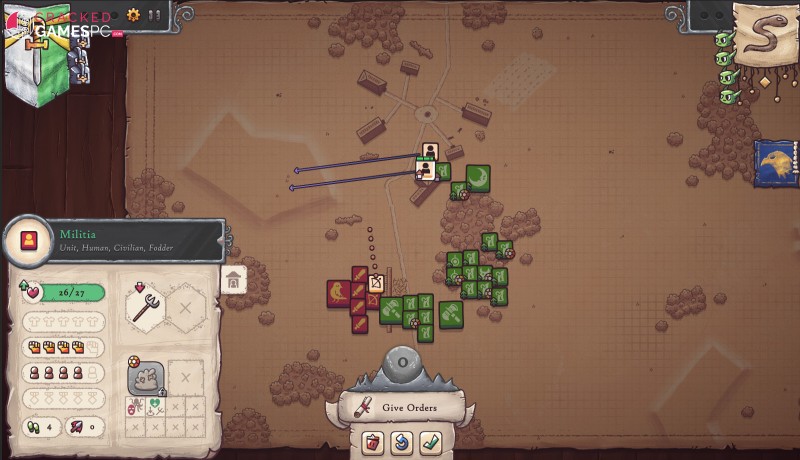Select the pitchfork weapon slot
Viewport: 800px width, 460px height.
click(x=145, y=305)
